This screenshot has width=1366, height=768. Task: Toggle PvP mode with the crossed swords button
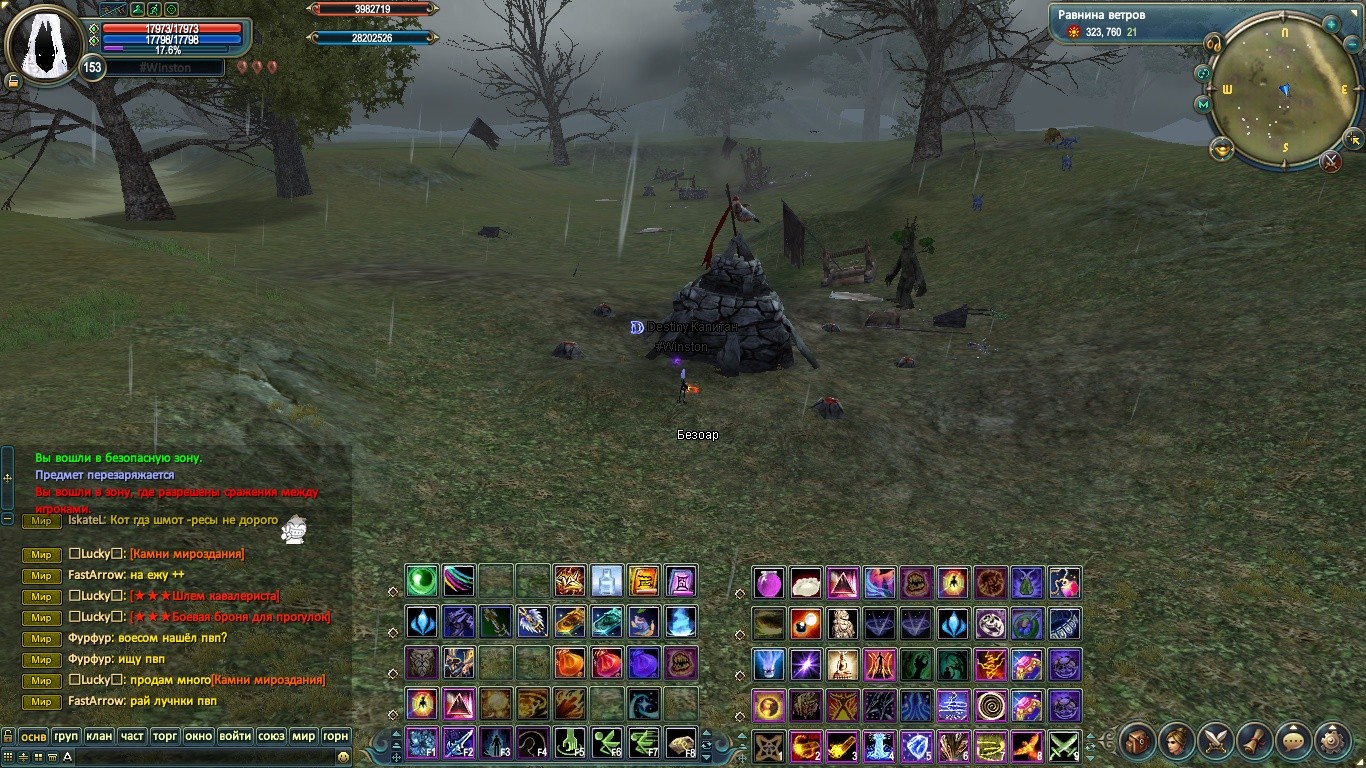coord(1330,161)
